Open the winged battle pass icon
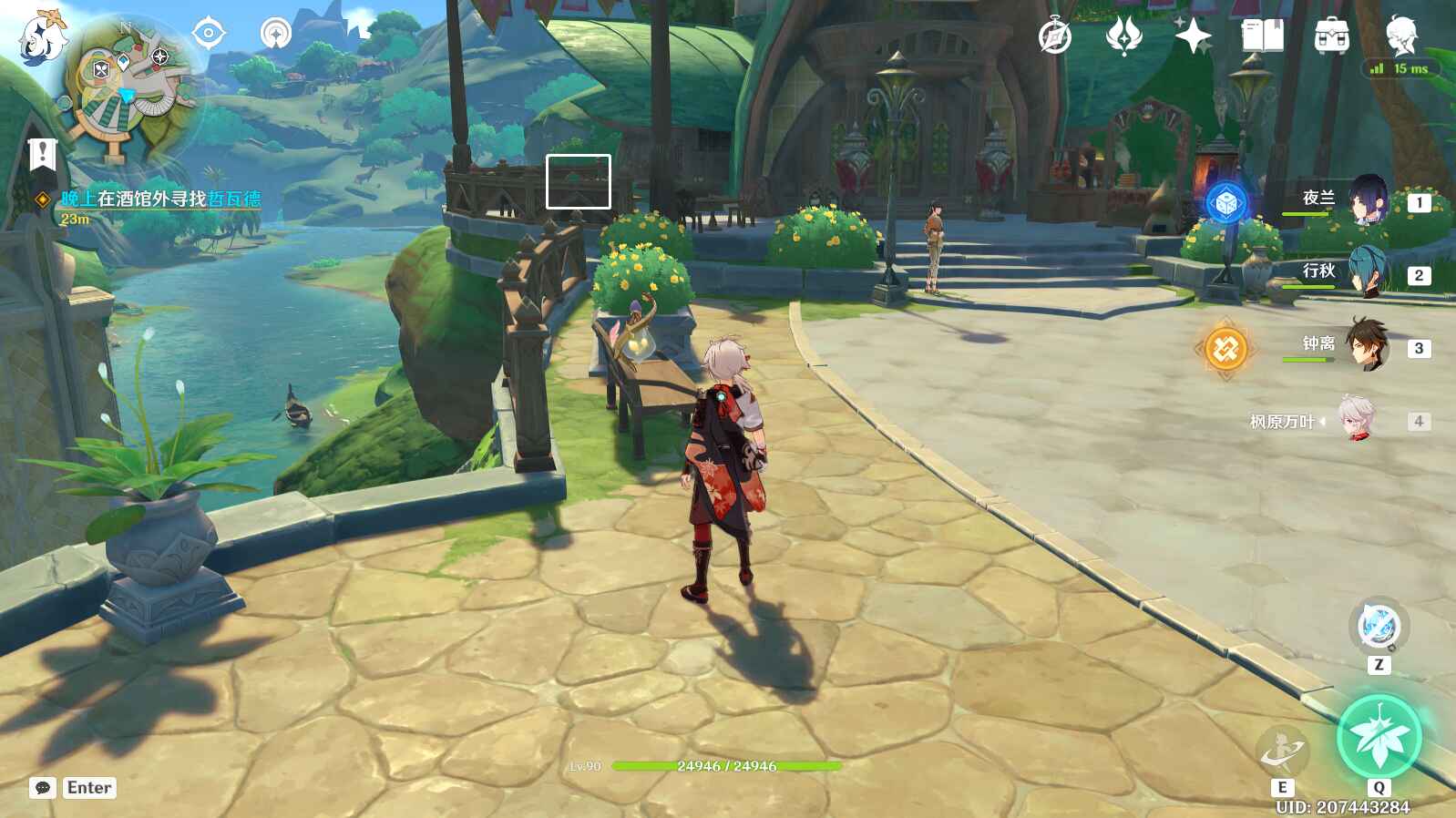The image size is (1456, 818). [x=1124, y=37]
